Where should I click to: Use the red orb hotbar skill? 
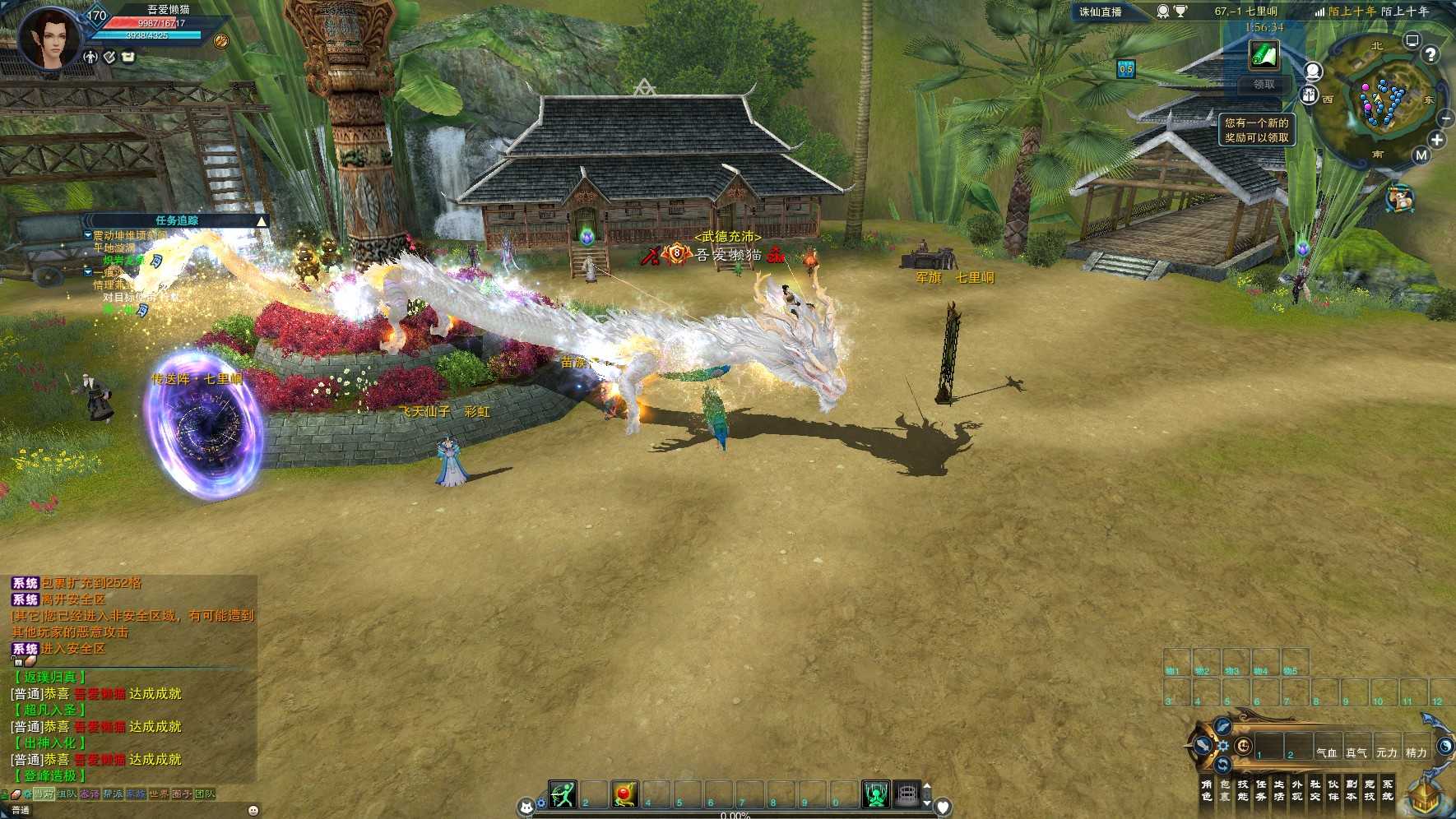(x=624, y=794)
